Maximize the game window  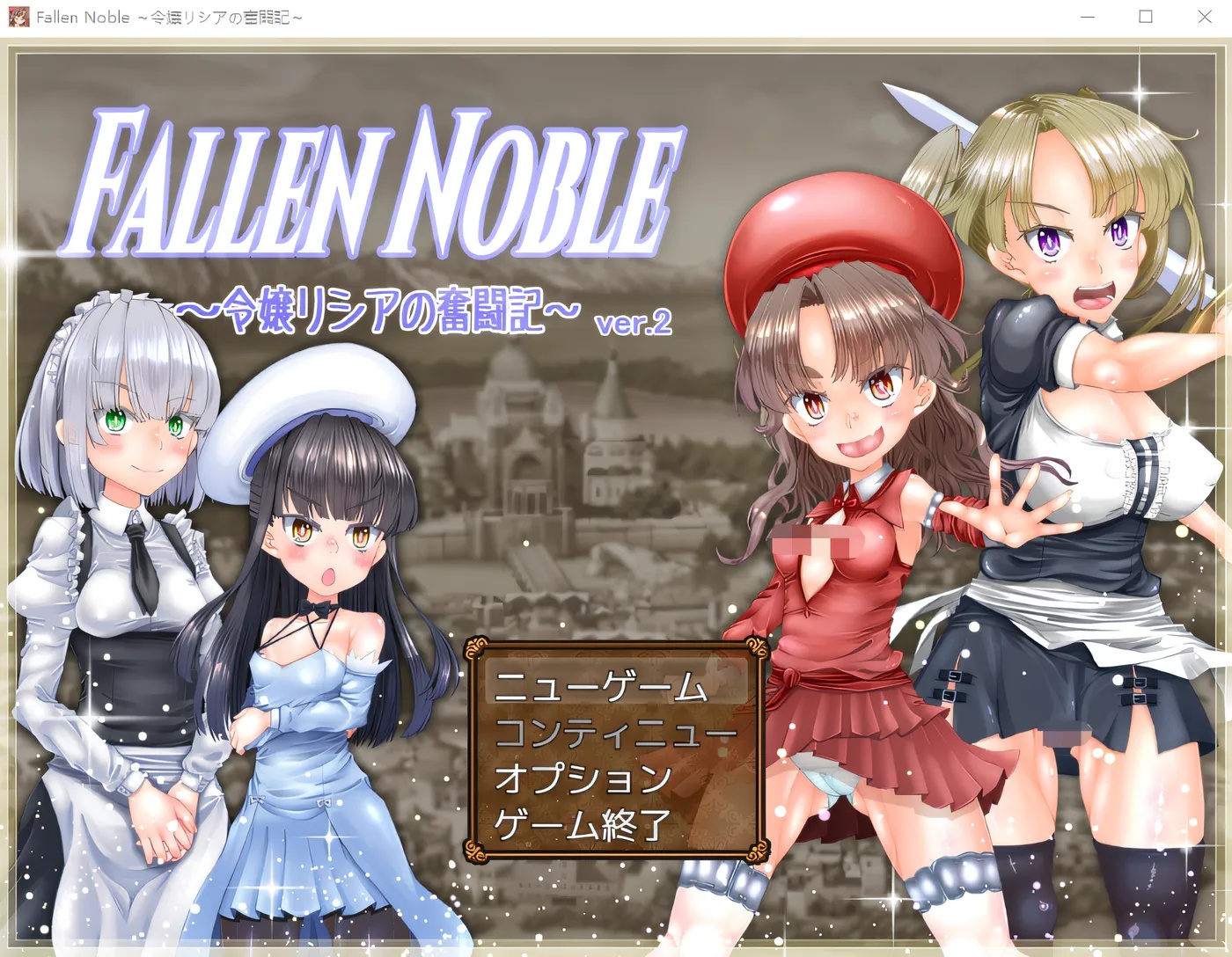(x=1146, y=17)
